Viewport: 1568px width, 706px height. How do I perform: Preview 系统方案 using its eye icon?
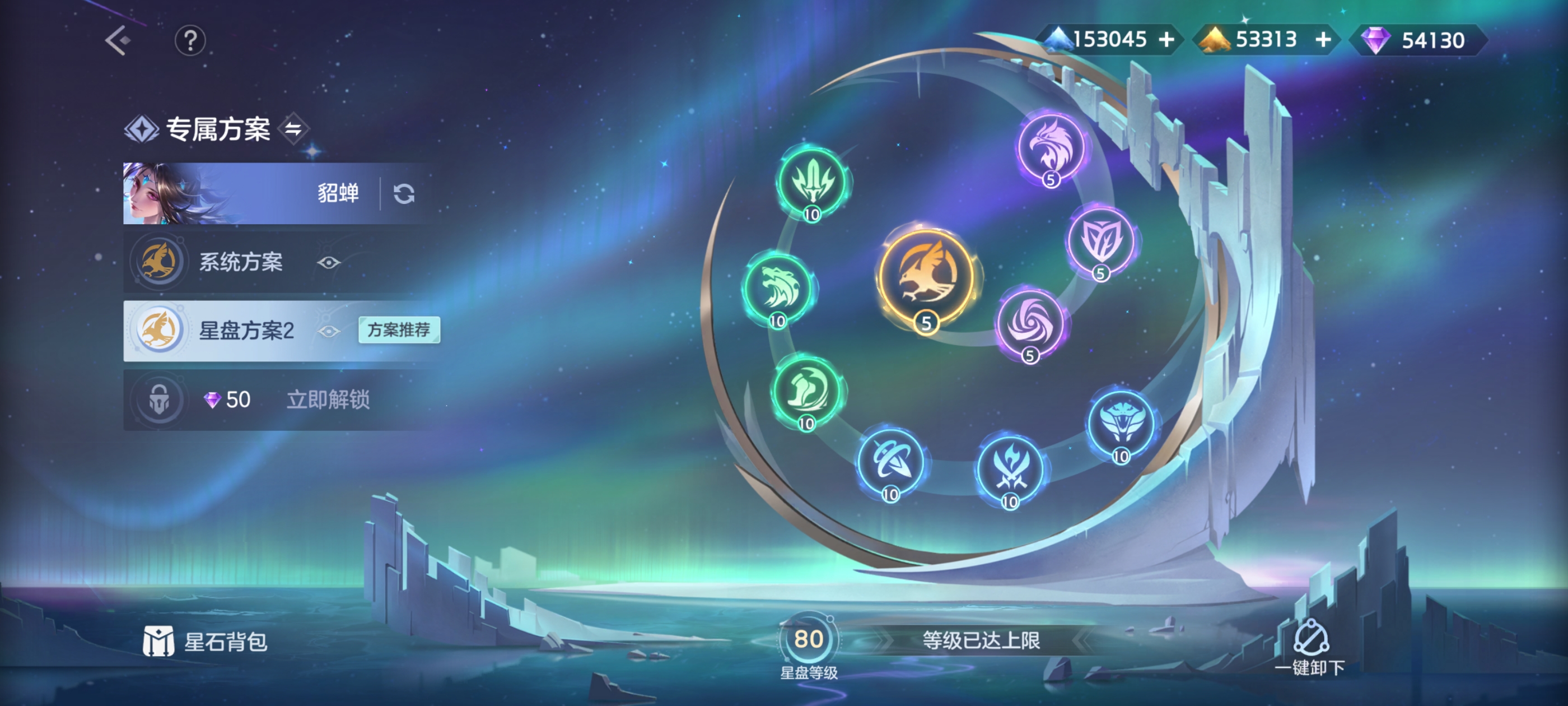329,263
